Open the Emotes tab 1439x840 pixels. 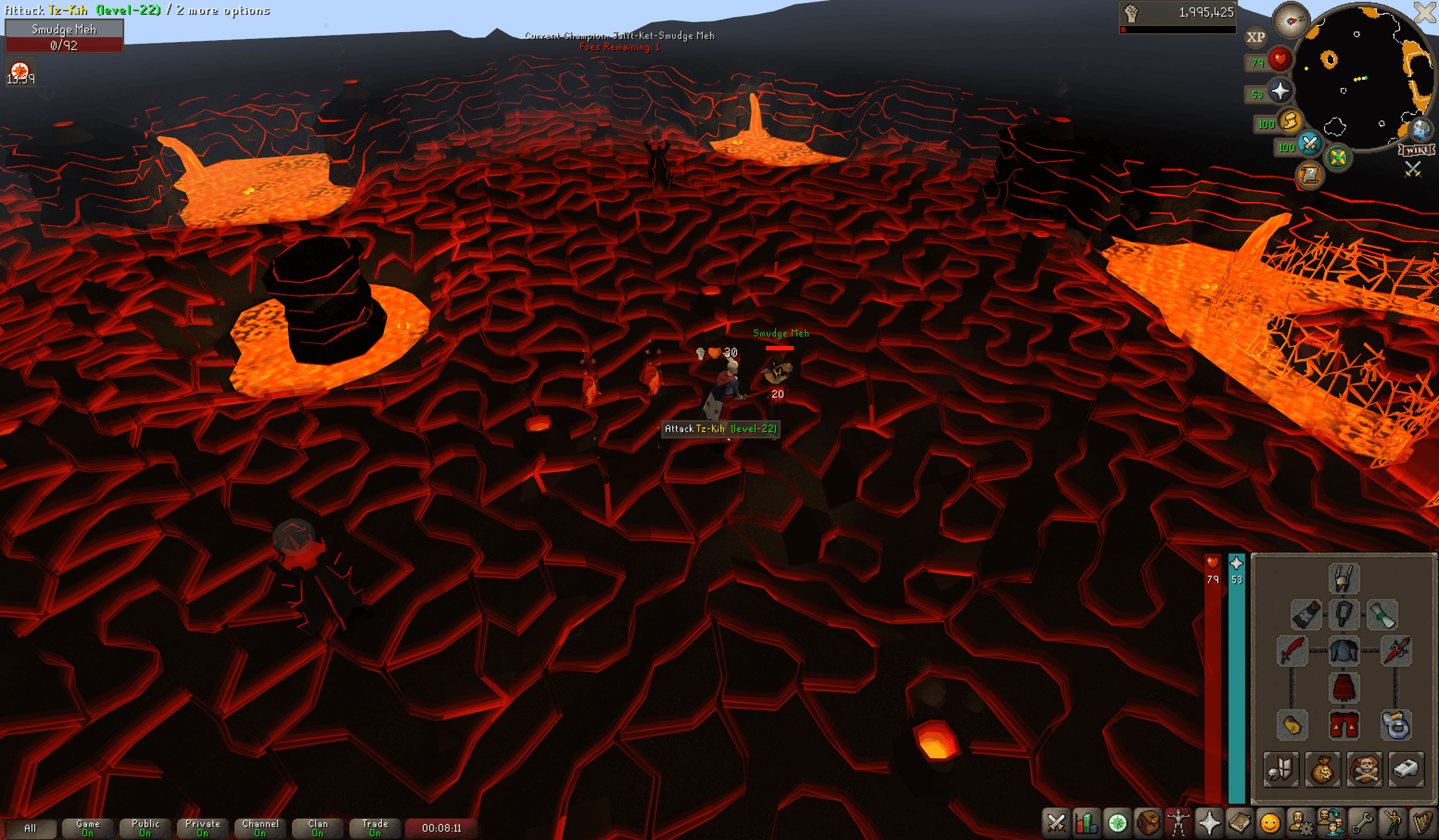click(1270, 823)
